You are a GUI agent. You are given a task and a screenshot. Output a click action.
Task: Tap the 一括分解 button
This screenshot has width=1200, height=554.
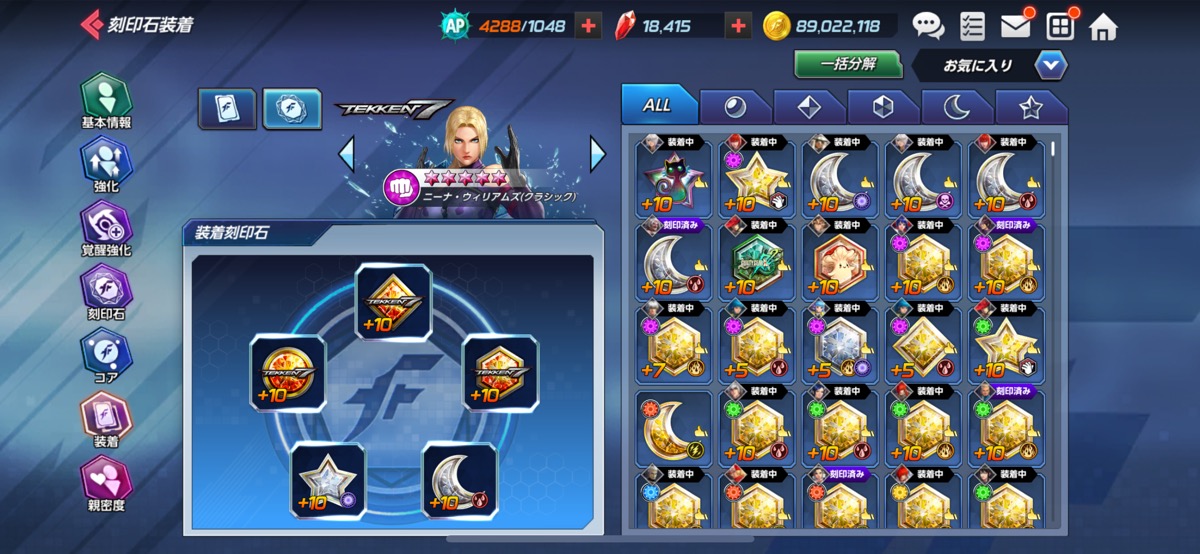pos(848,64)
